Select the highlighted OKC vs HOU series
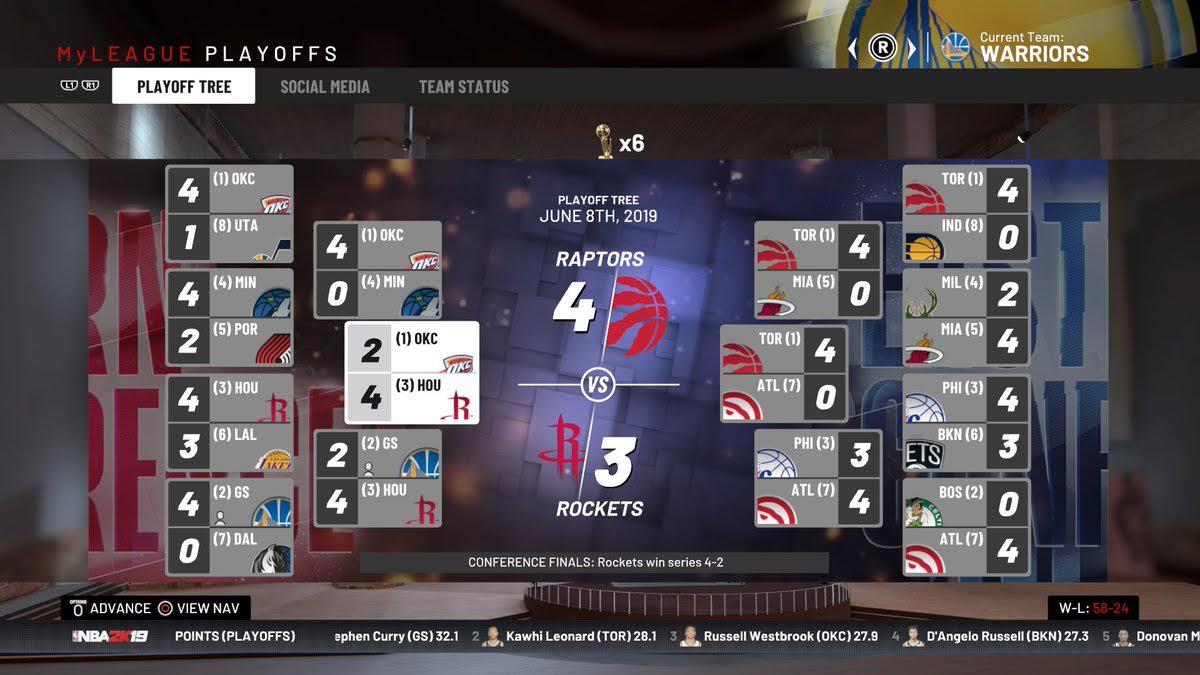 point(412,373)
